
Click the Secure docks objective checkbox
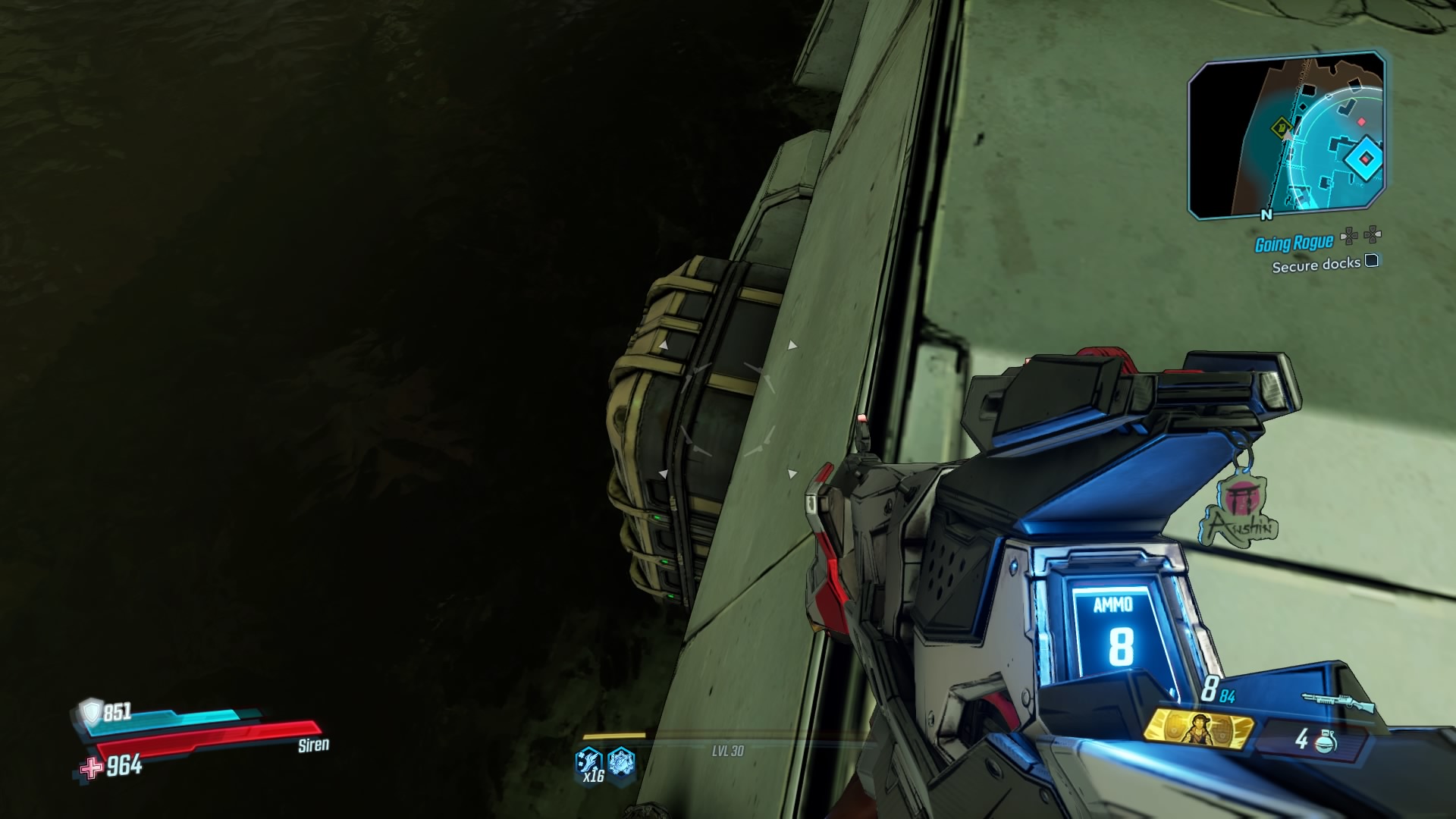pyautogui.click(x=1371, y=262)
